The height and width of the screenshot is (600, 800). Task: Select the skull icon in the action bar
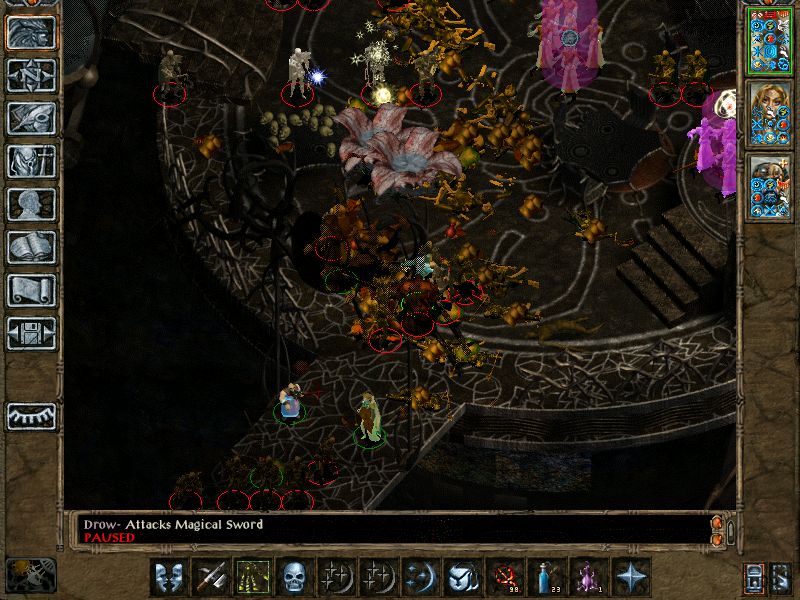click(x=295, y=577)
